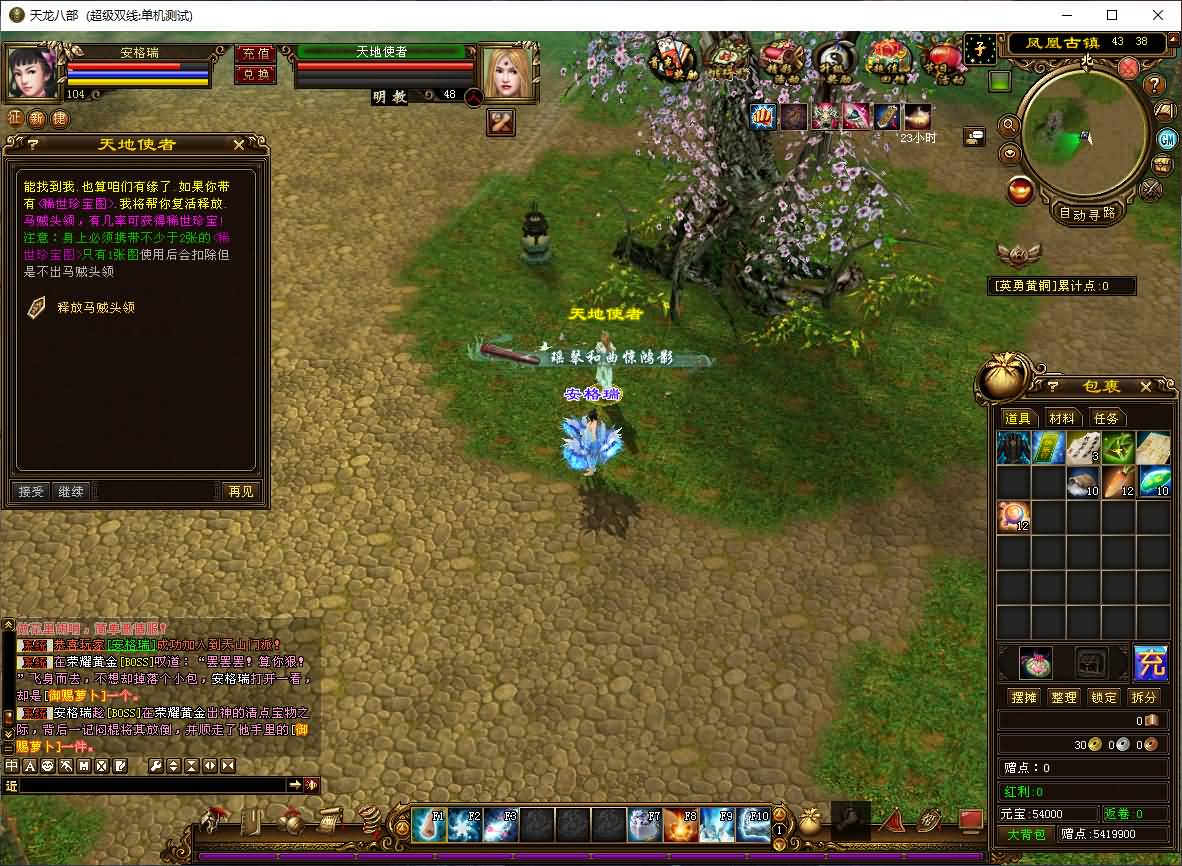Start 自动寻路 auto-pathfinding
This screenshot has width=1182, height=866.
1087,212
